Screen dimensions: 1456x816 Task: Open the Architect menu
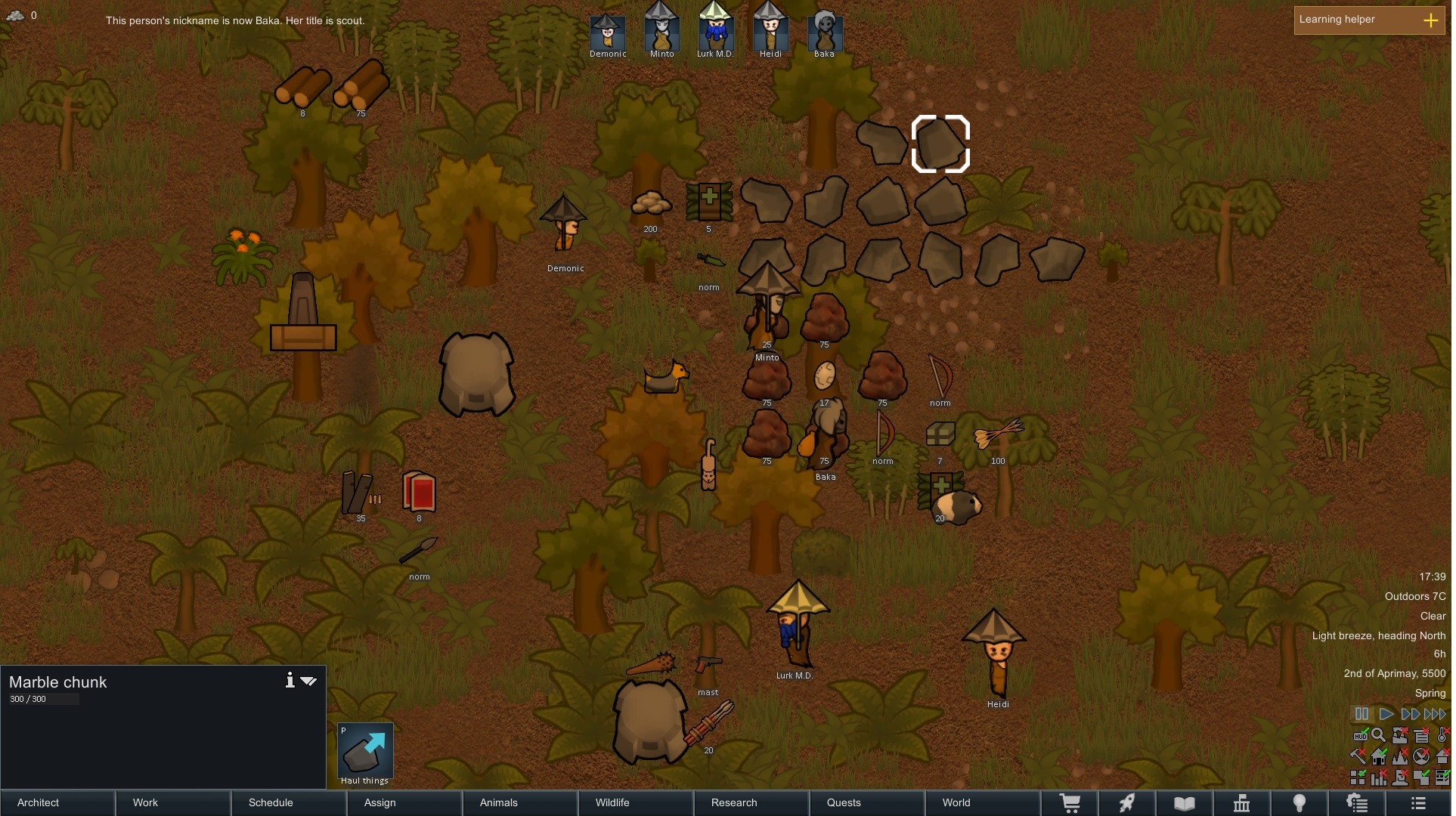pyautogui.click(x=57, y=802)
